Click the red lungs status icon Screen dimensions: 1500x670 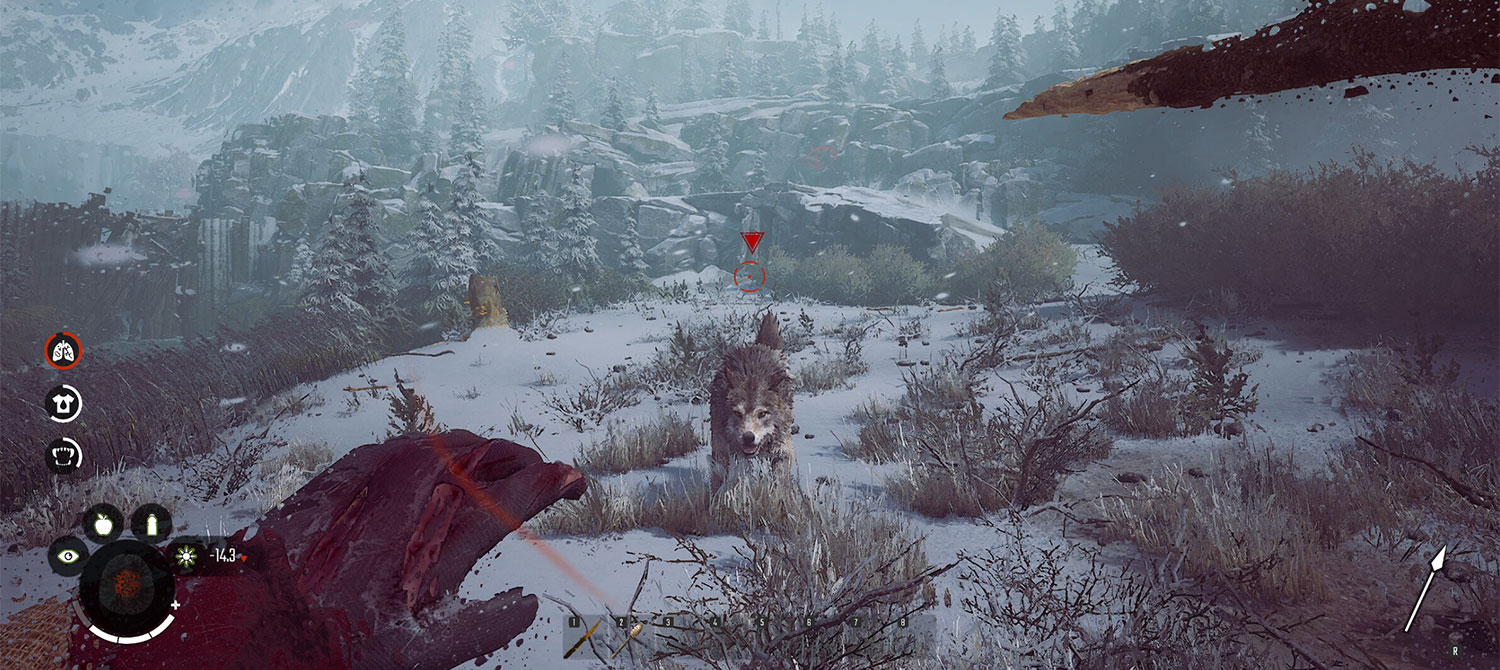(x=63, y=350)
